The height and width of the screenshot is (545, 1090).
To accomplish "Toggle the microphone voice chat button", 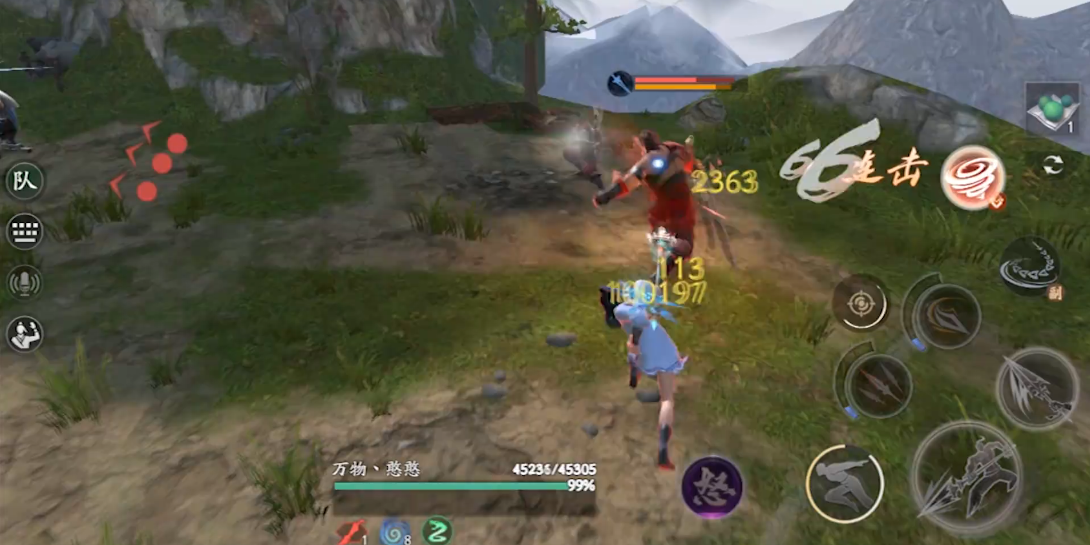I will pyautogui.click(x=24, y=283).
